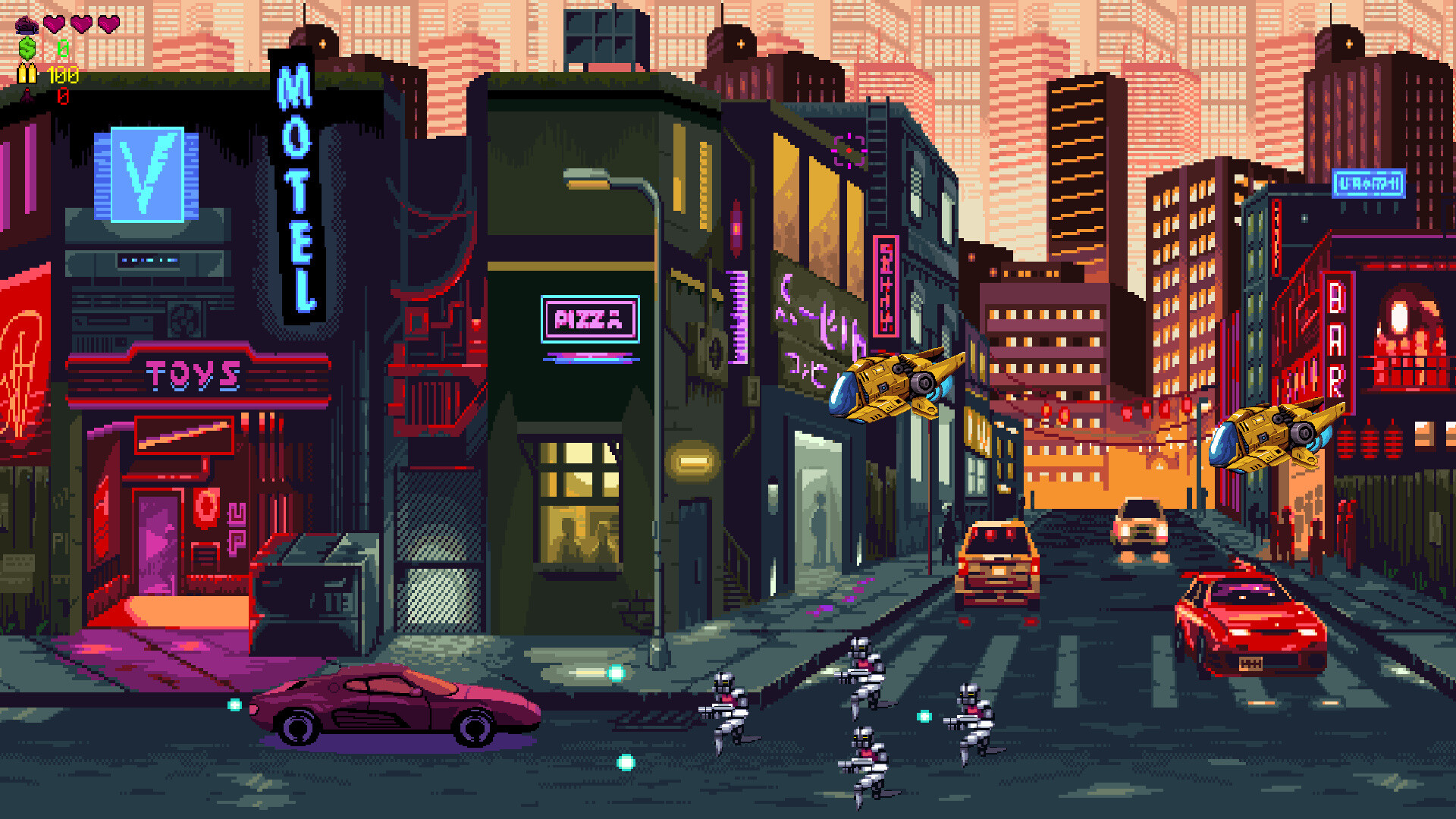Toggle the first purple heart in the health bar
This screenshot has width=1456, height=819.
point(53,24)
